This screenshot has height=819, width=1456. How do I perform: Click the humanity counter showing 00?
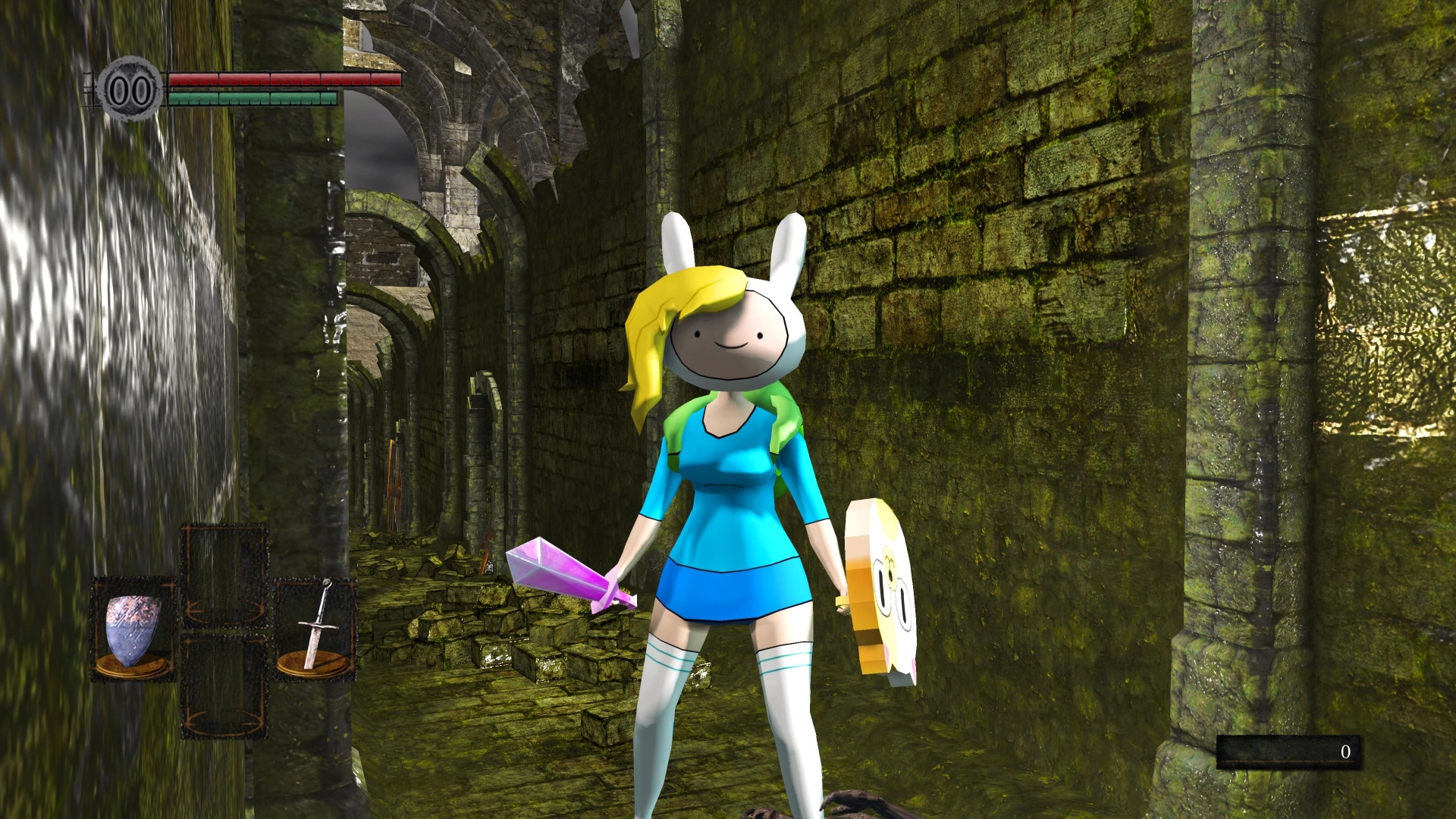(129, 91)
